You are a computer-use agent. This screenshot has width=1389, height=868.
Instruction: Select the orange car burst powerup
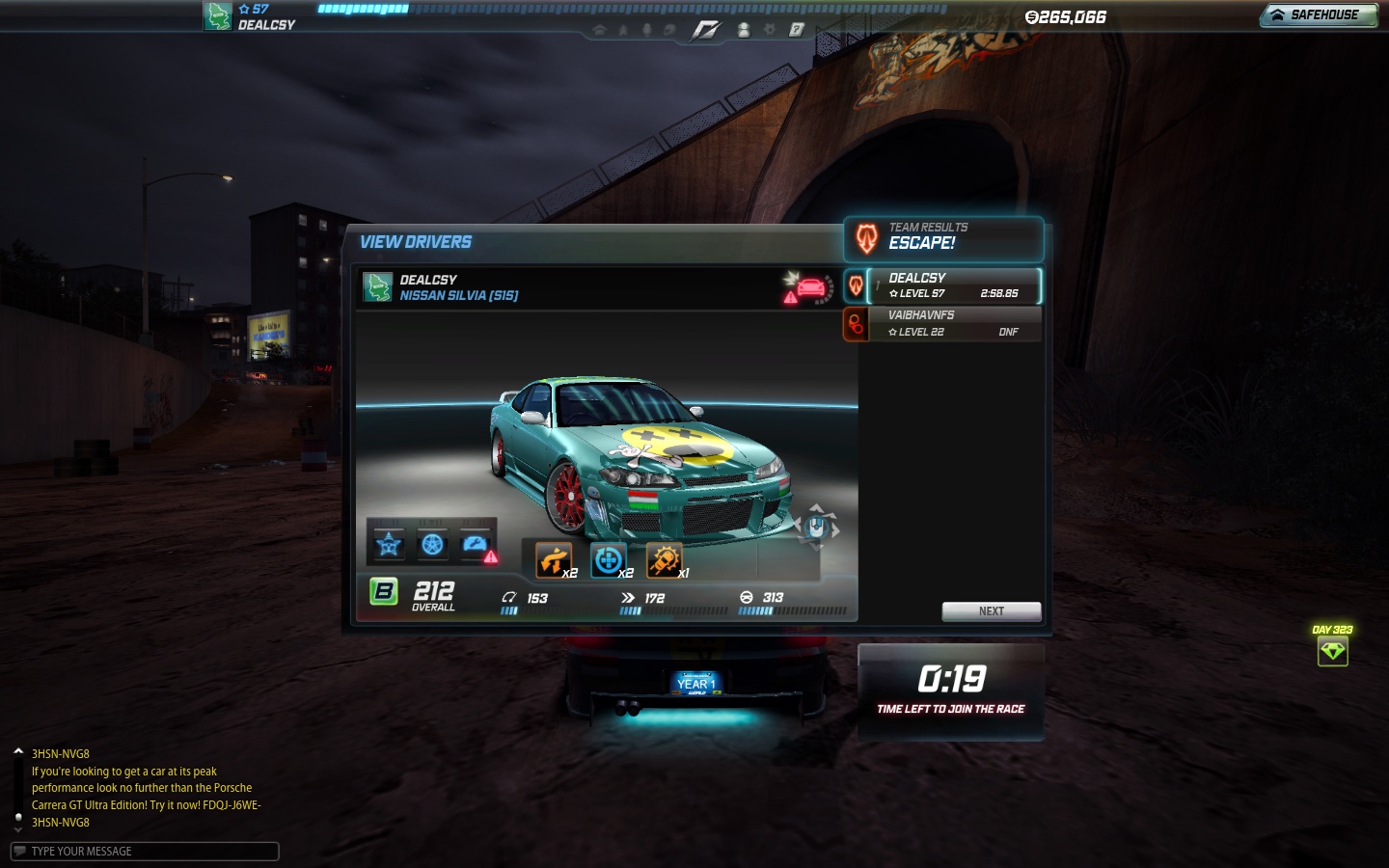point(664,560)
